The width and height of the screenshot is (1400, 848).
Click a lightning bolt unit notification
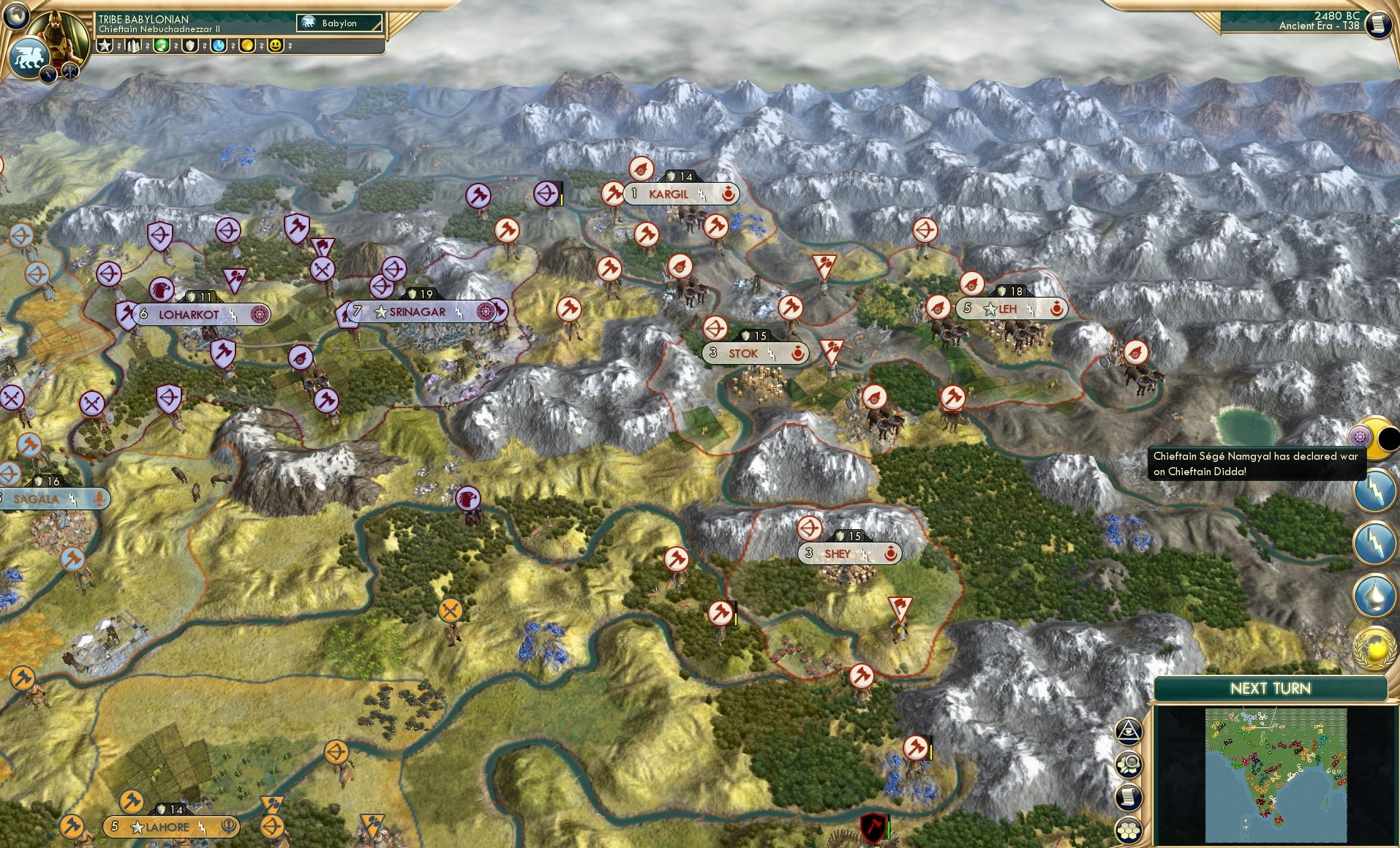click(1374, 488)
